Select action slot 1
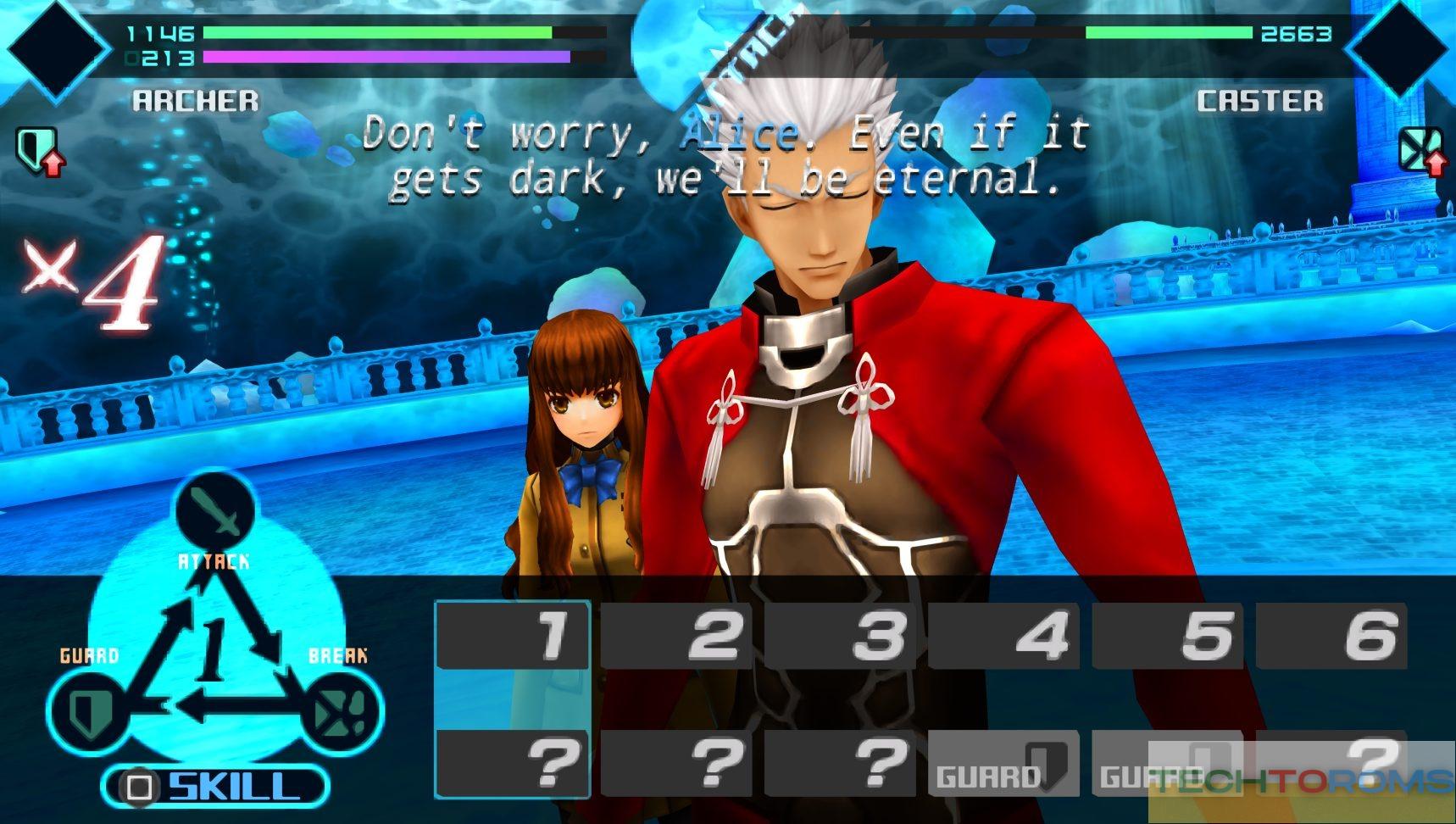 point(512,634)
